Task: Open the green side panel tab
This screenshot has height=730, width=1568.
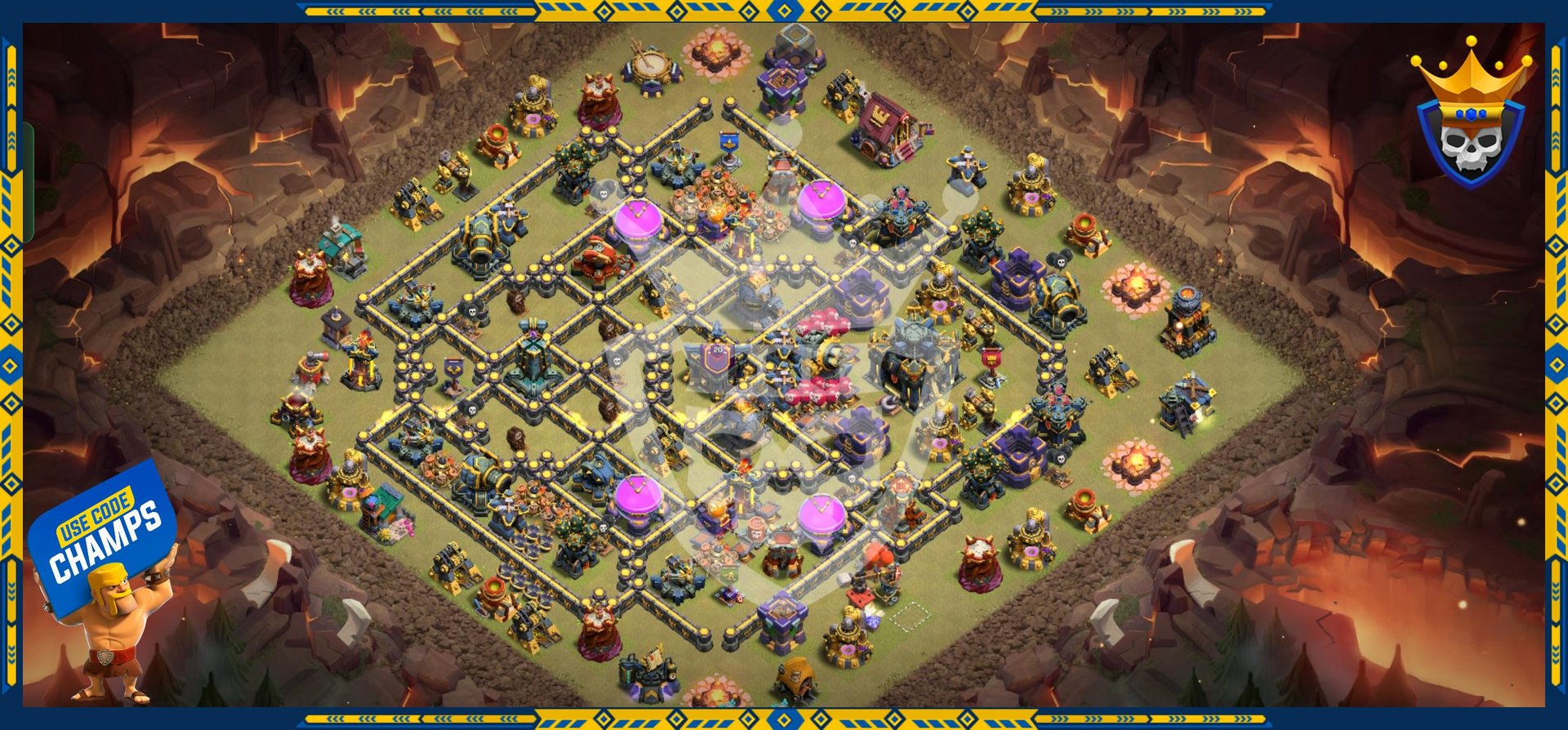Action: click(x=28, y=182)
